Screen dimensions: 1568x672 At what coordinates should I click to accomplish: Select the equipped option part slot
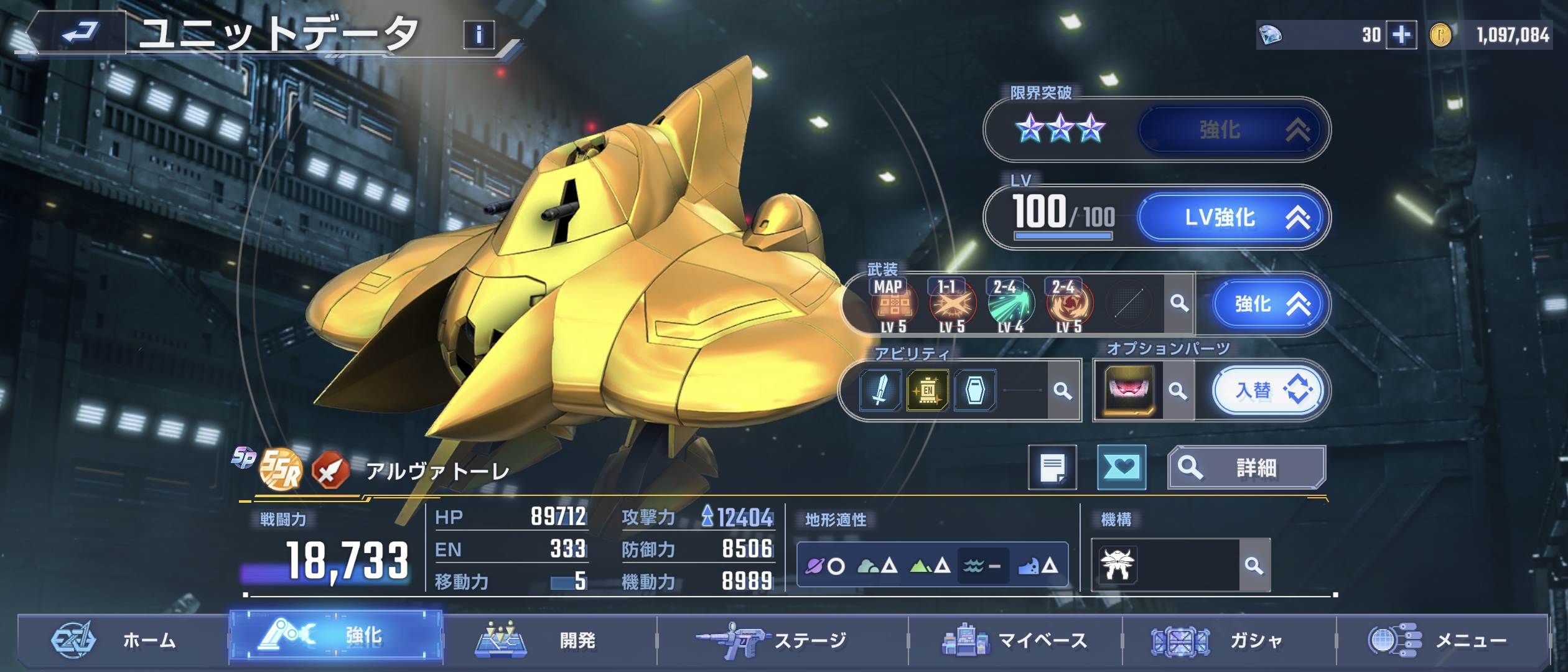[1129, 391]
